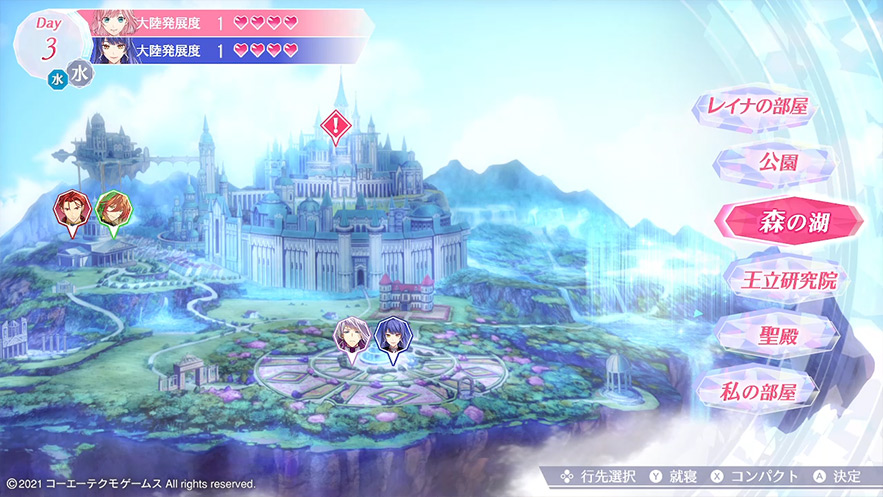Open the 王立研究院 location
Screen dimensions: 883x497
tap(778, 275)
